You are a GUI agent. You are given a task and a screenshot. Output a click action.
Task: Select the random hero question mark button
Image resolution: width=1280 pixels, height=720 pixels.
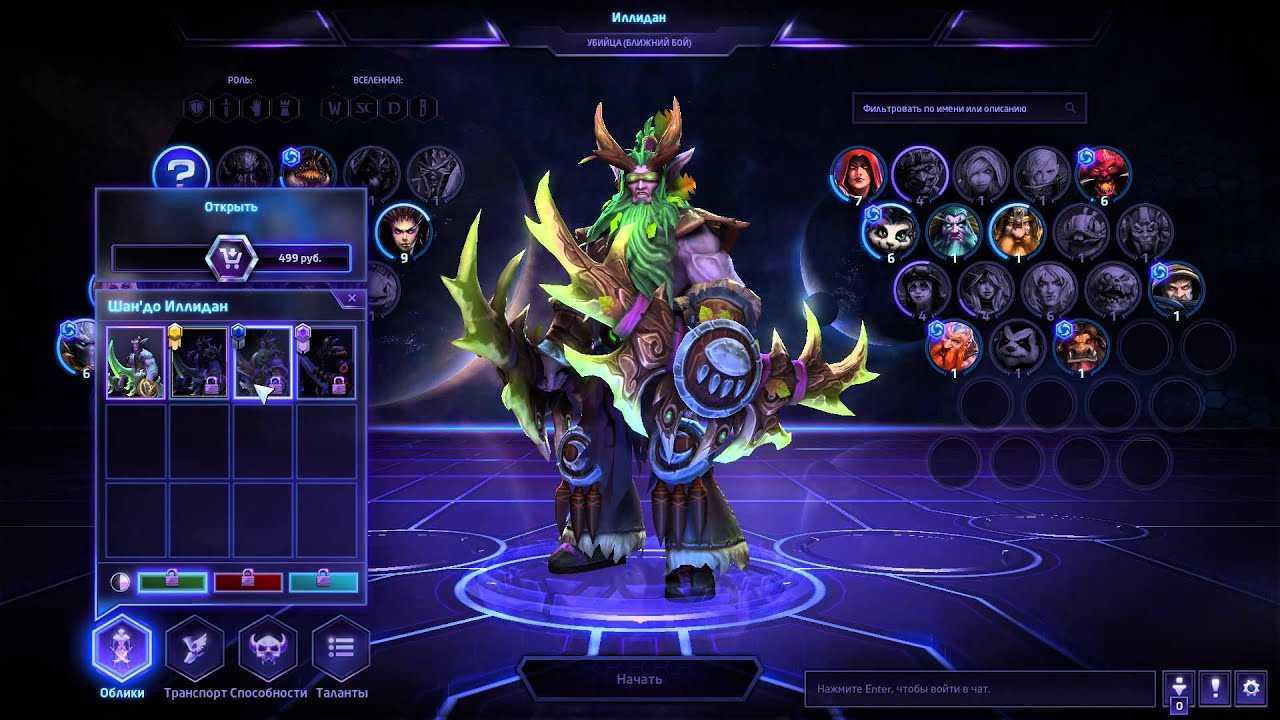point(180,172)
